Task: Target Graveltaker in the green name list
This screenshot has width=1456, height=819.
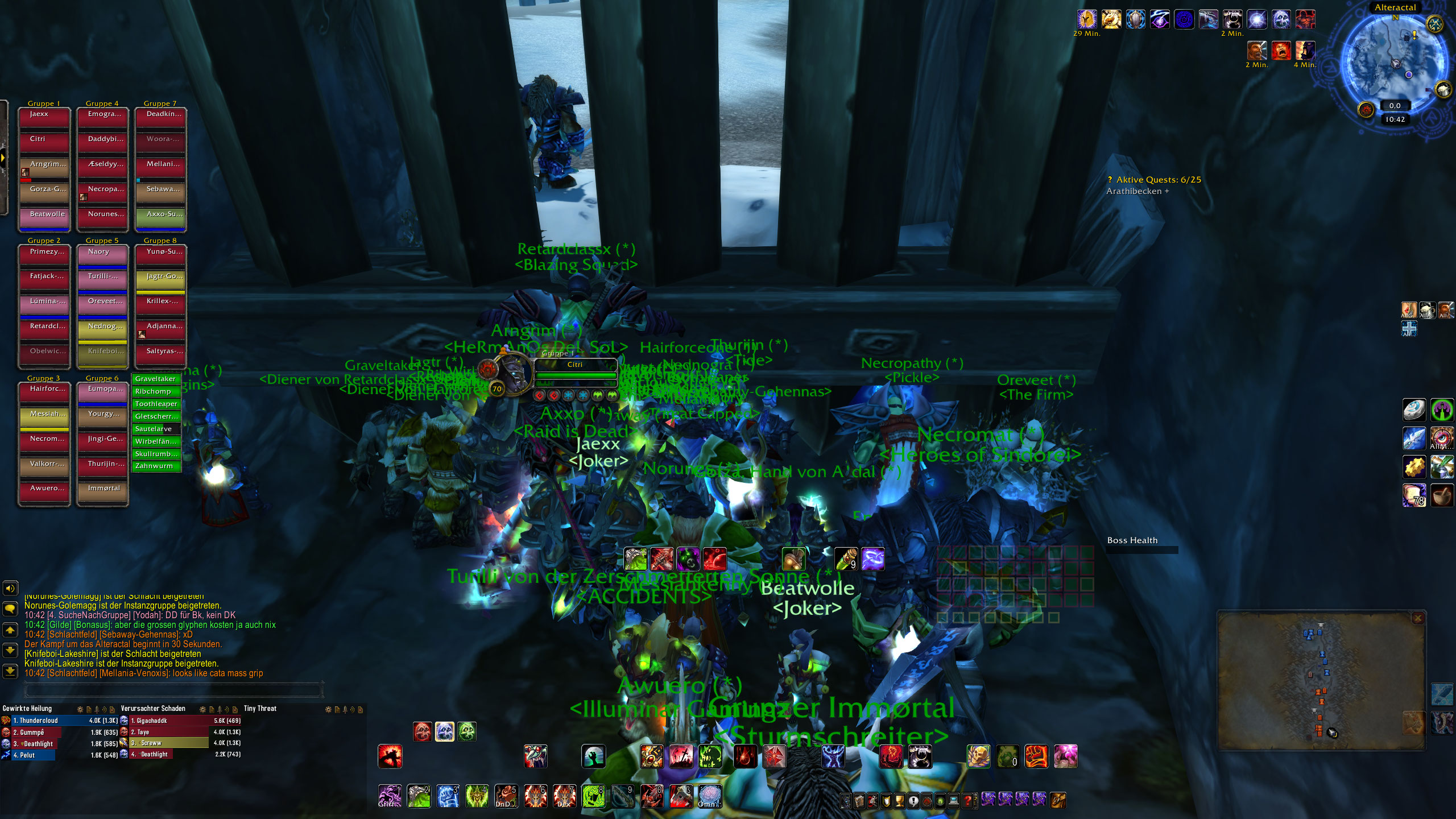Action: pyautogui.click(x=157, y=378)
